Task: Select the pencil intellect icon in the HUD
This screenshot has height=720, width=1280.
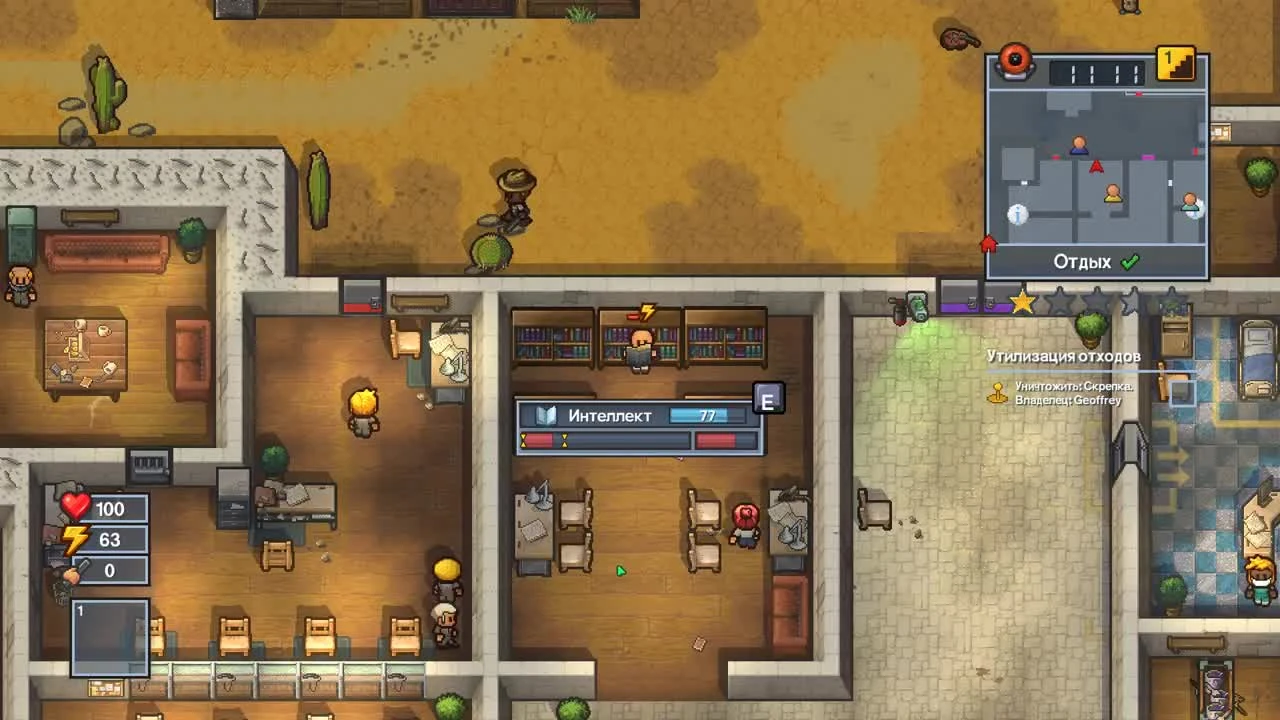Action: (x=72, y=572)
